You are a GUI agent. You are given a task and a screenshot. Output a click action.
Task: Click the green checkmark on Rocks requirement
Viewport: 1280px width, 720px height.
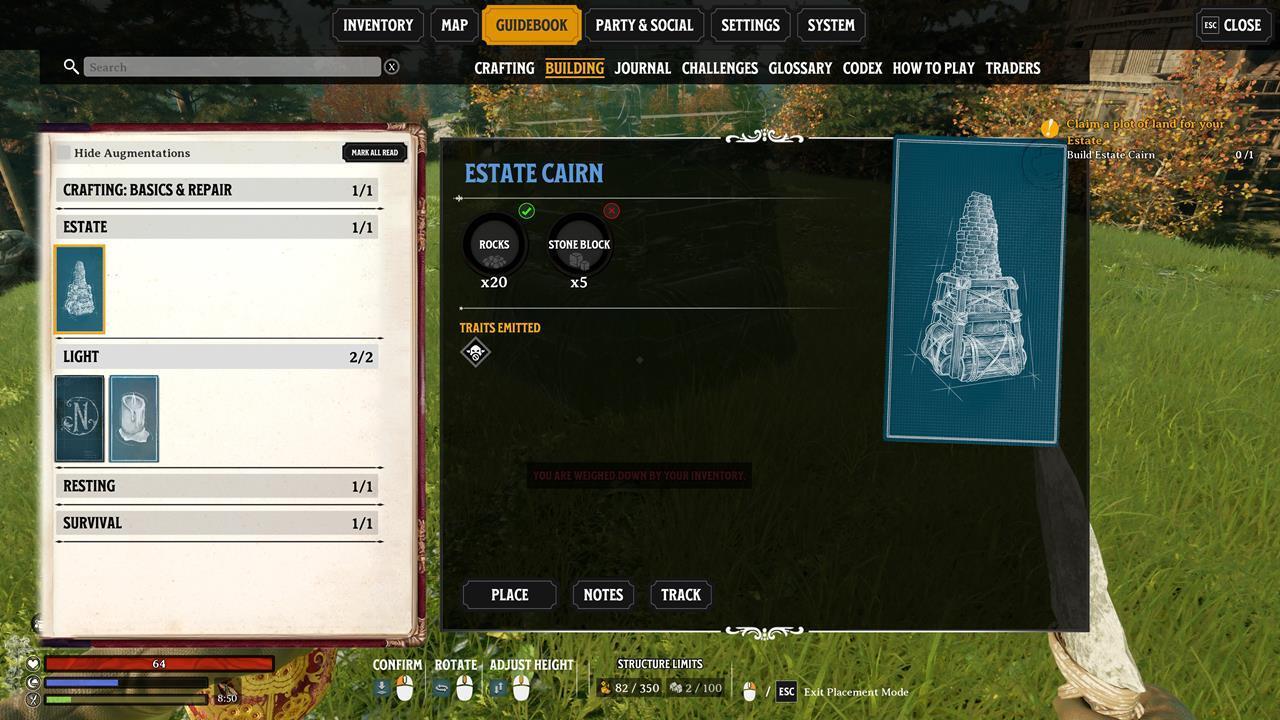pos(527,210)
